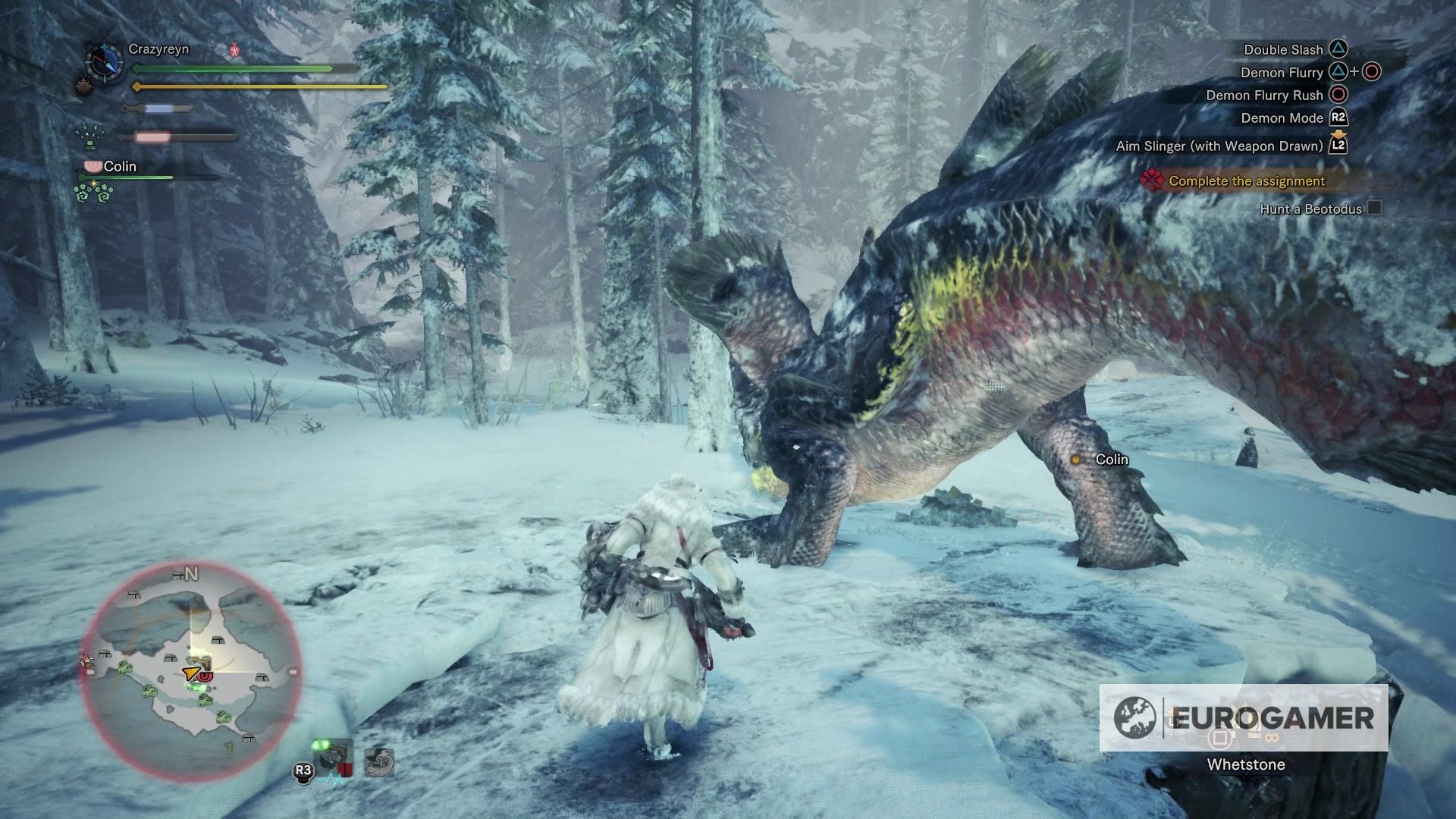This screenshot has height=819, width=1456.
Task: Click the red status ailment icon near Crazyreyn
Action: point(234,49)
